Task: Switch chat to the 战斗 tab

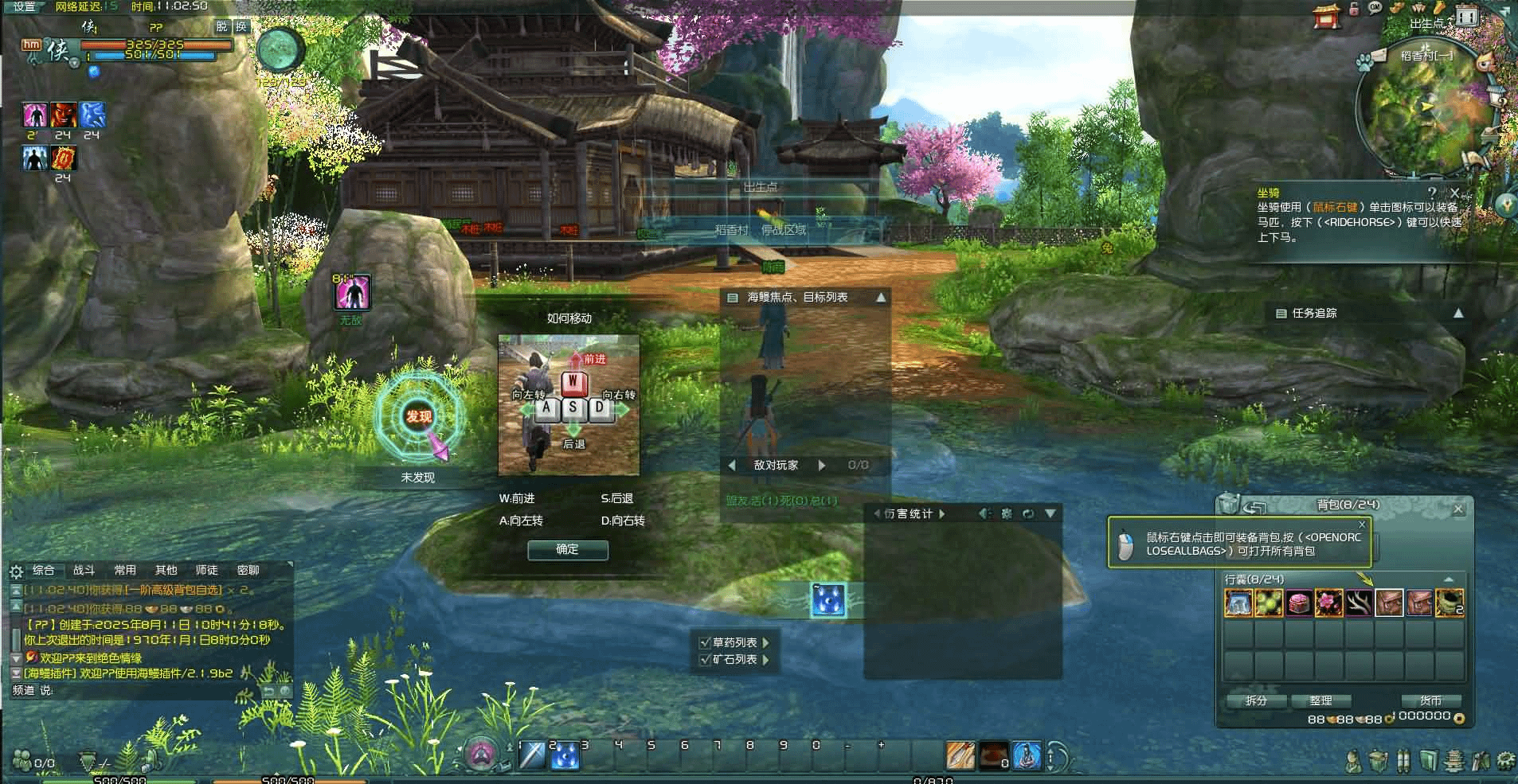Action: click(x=84, y=570)
